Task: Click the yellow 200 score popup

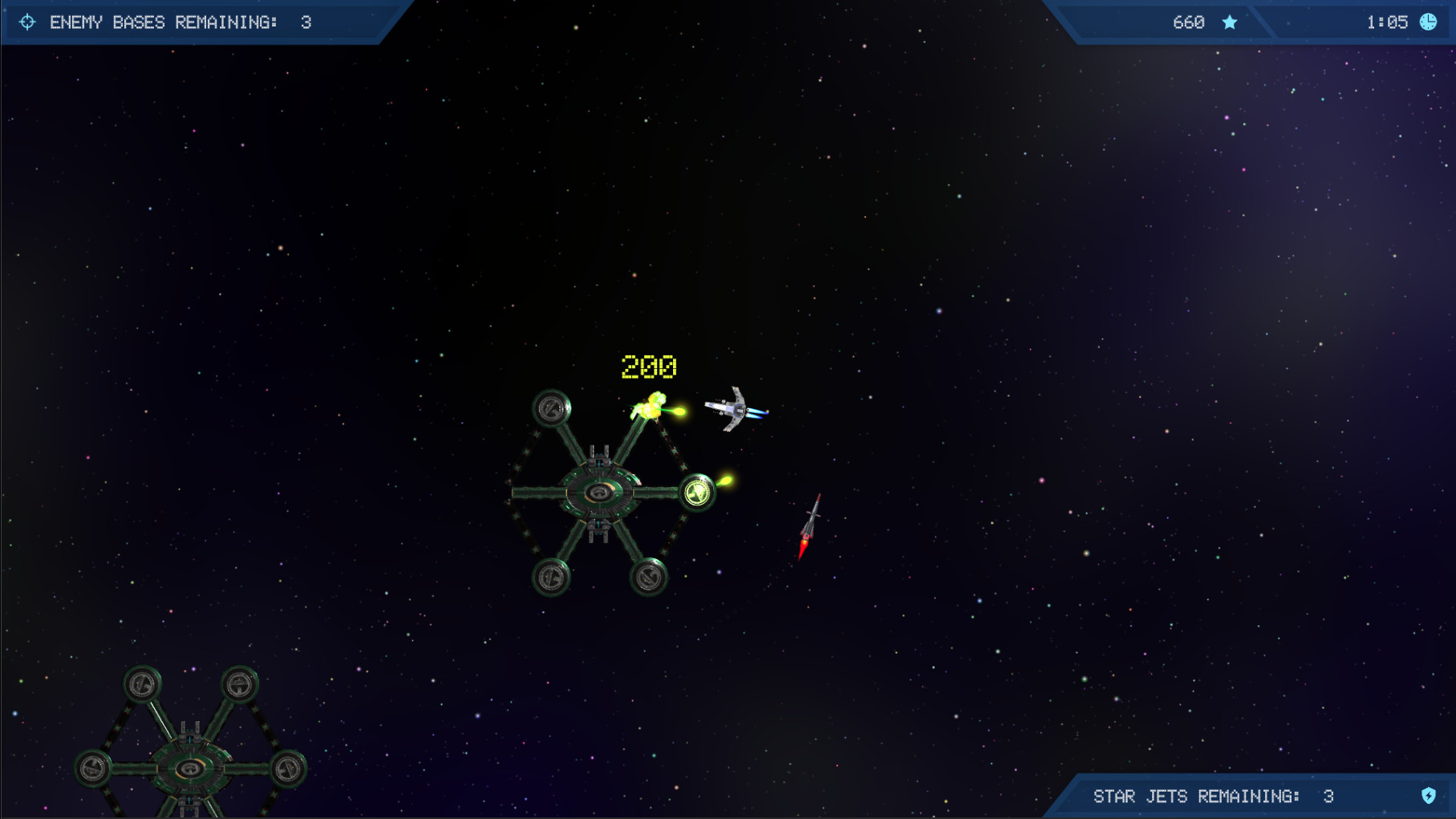Action: (x=648, y=367)
